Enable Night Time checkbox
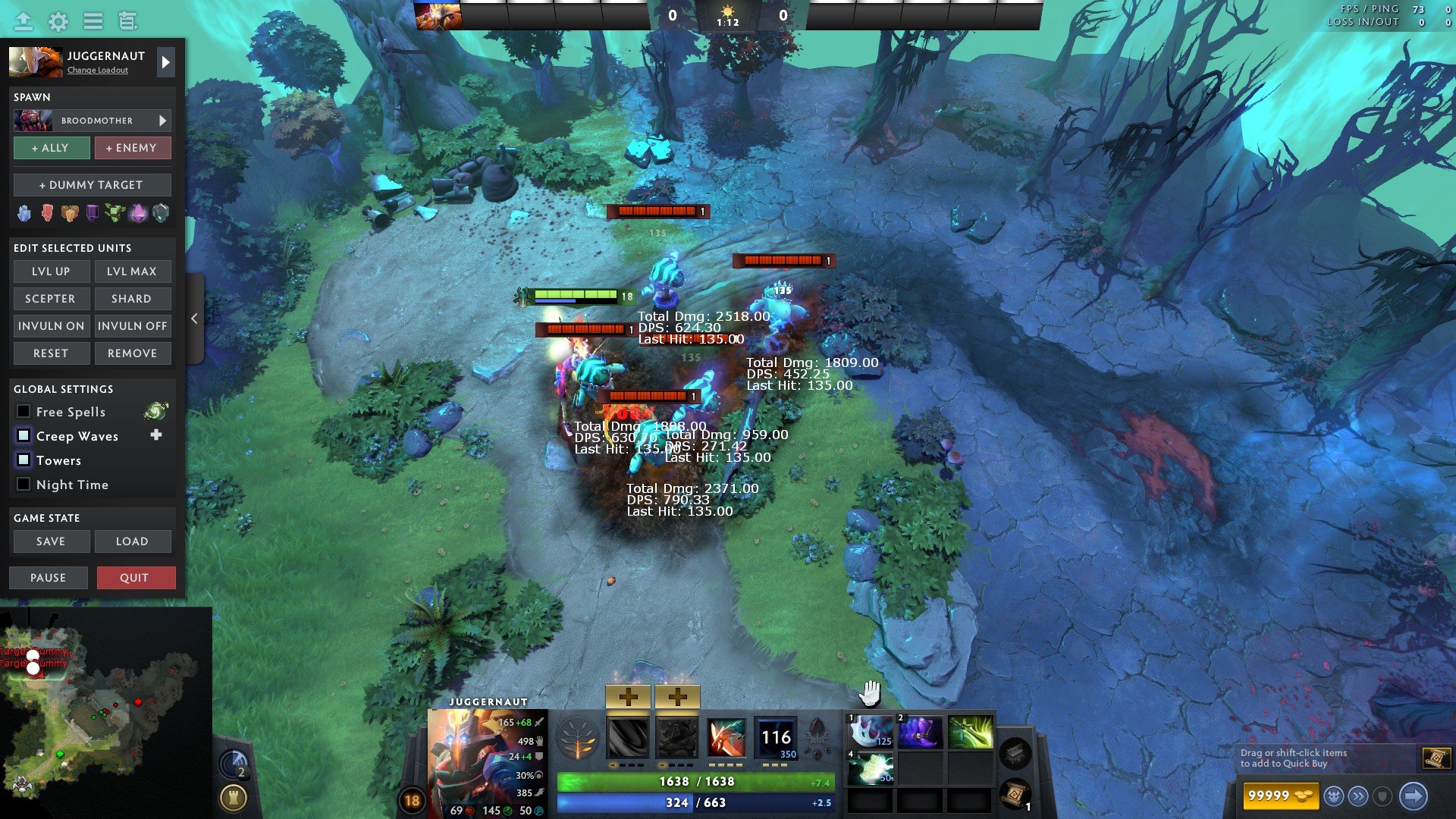 (24, 485)
